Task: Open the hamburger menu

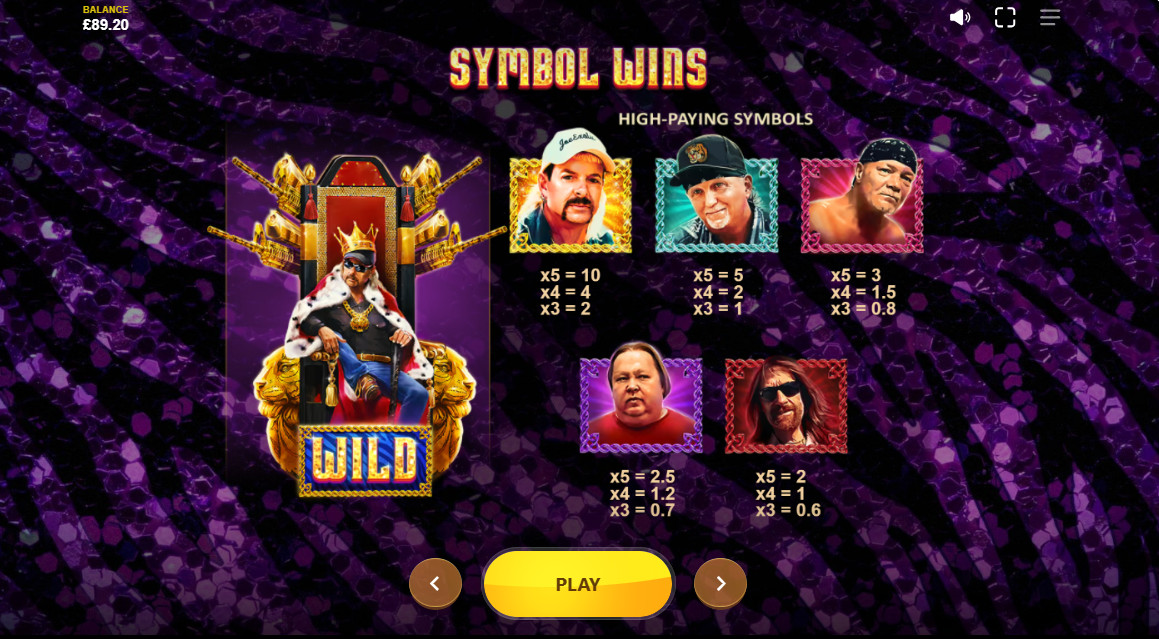Action: point(1049,17)
